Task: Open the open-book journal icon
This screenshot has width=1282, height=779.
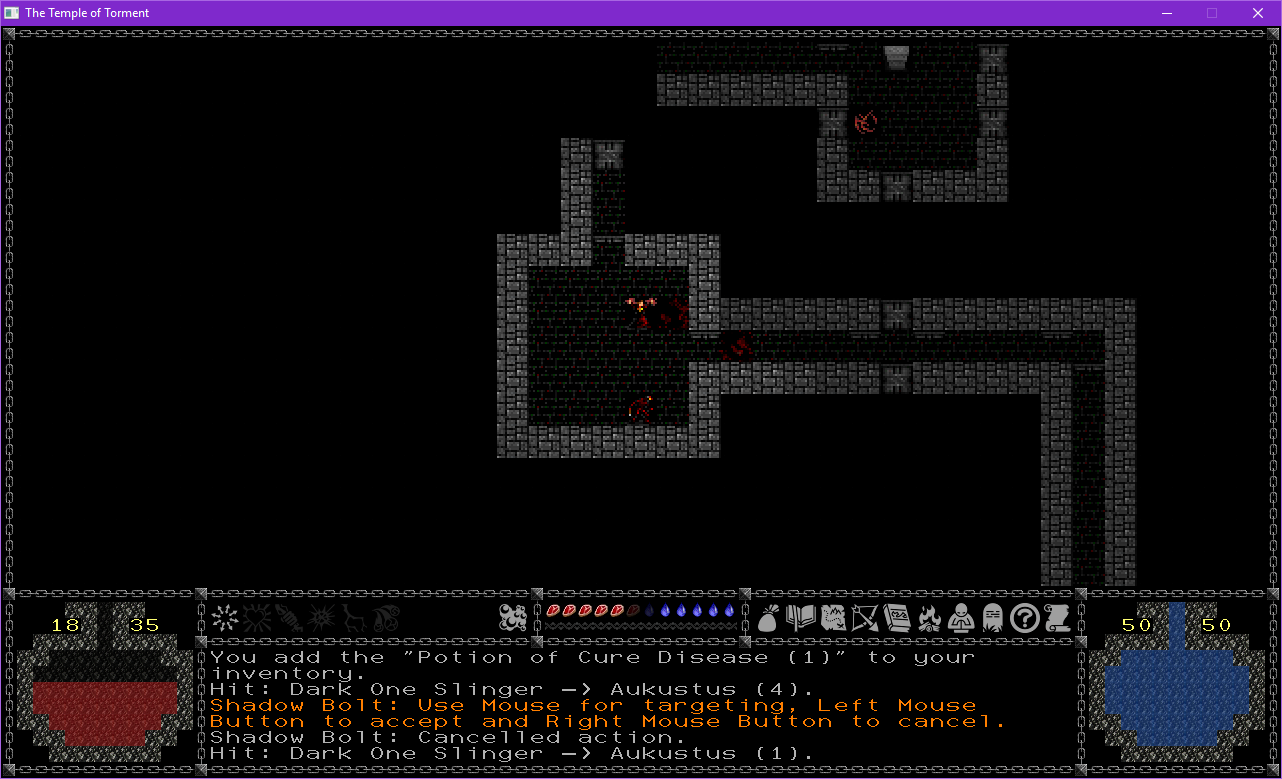Action: pyautogui.click(x=801, y=619)
